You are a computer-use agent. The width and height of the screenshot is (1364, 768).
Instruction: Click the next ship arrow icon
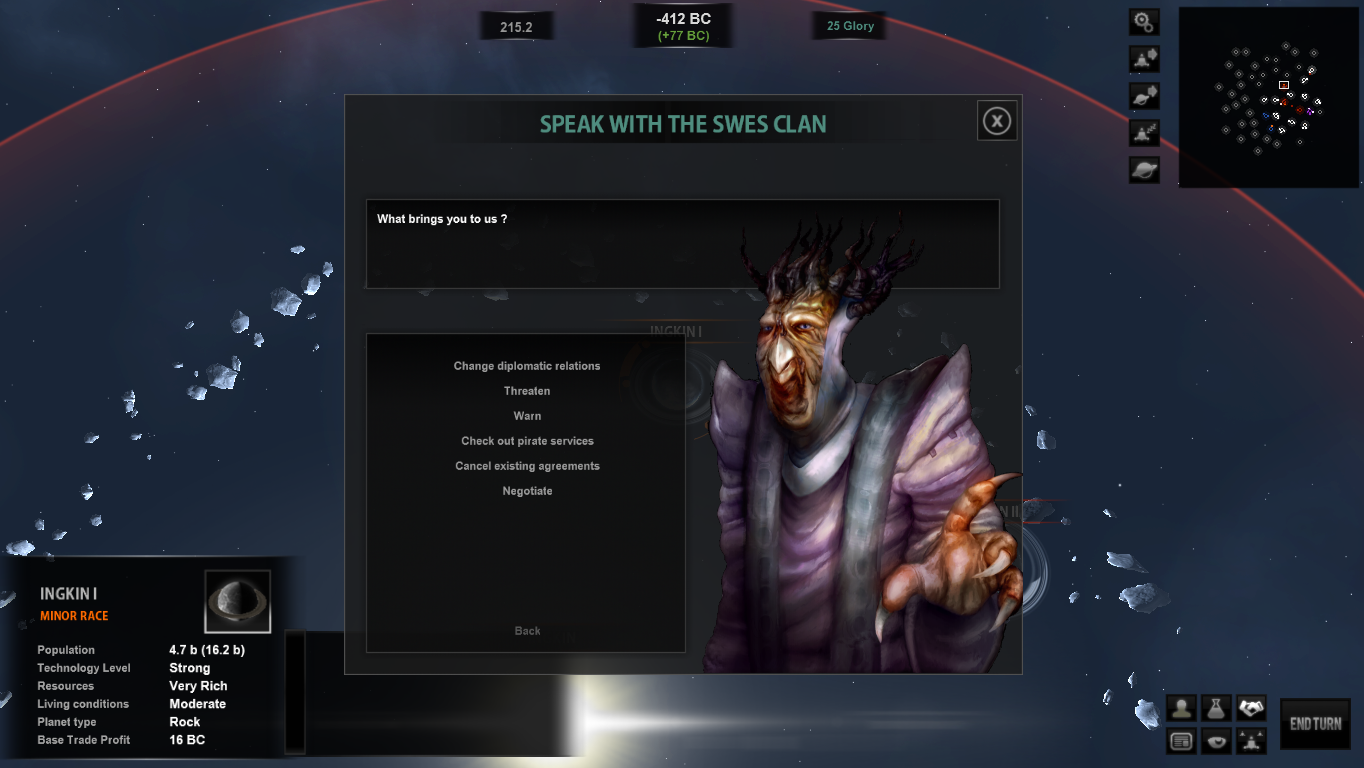tap(1144, 59)
